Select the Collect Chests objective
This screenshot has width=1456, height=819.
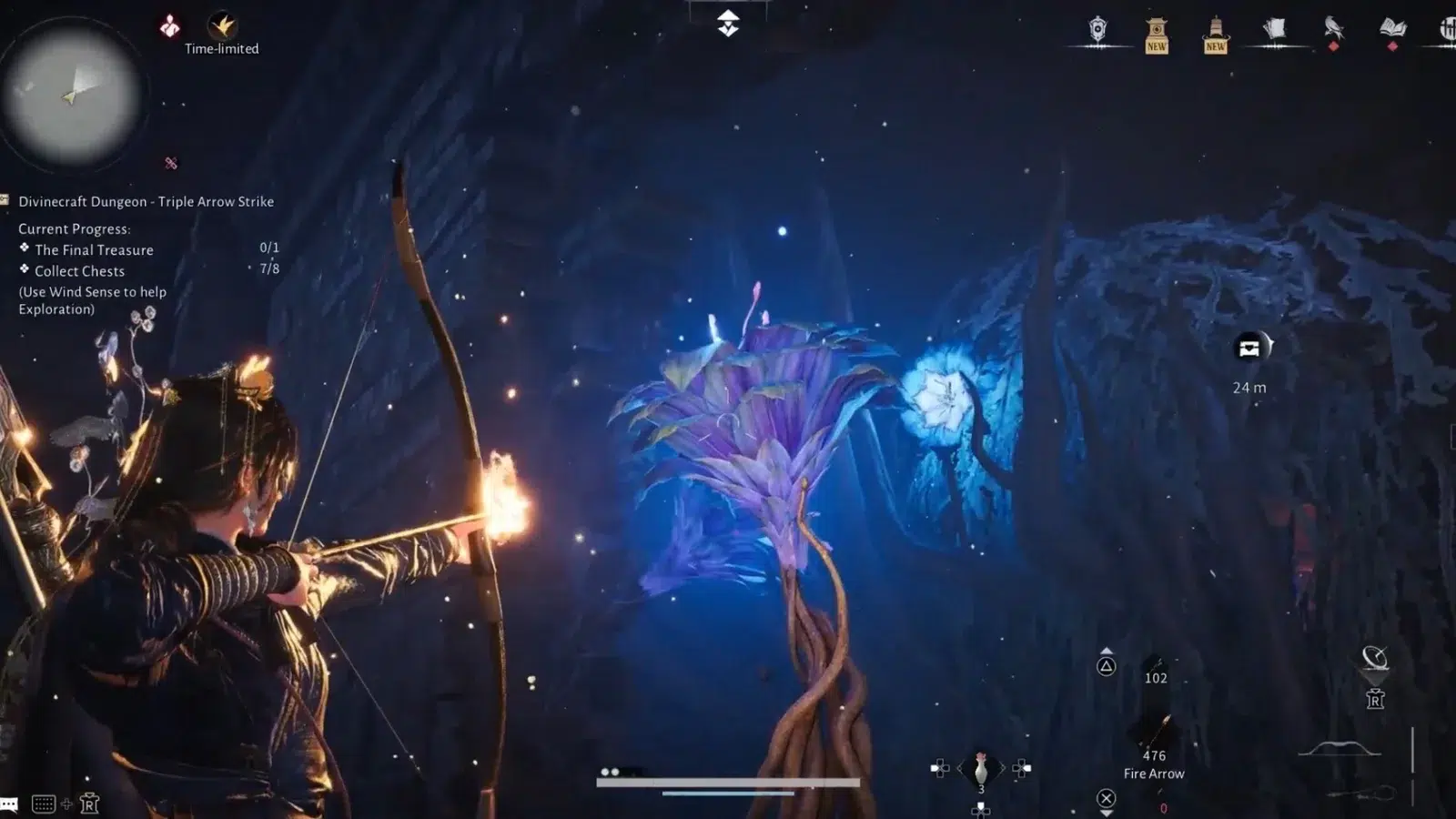coord(79,271)
